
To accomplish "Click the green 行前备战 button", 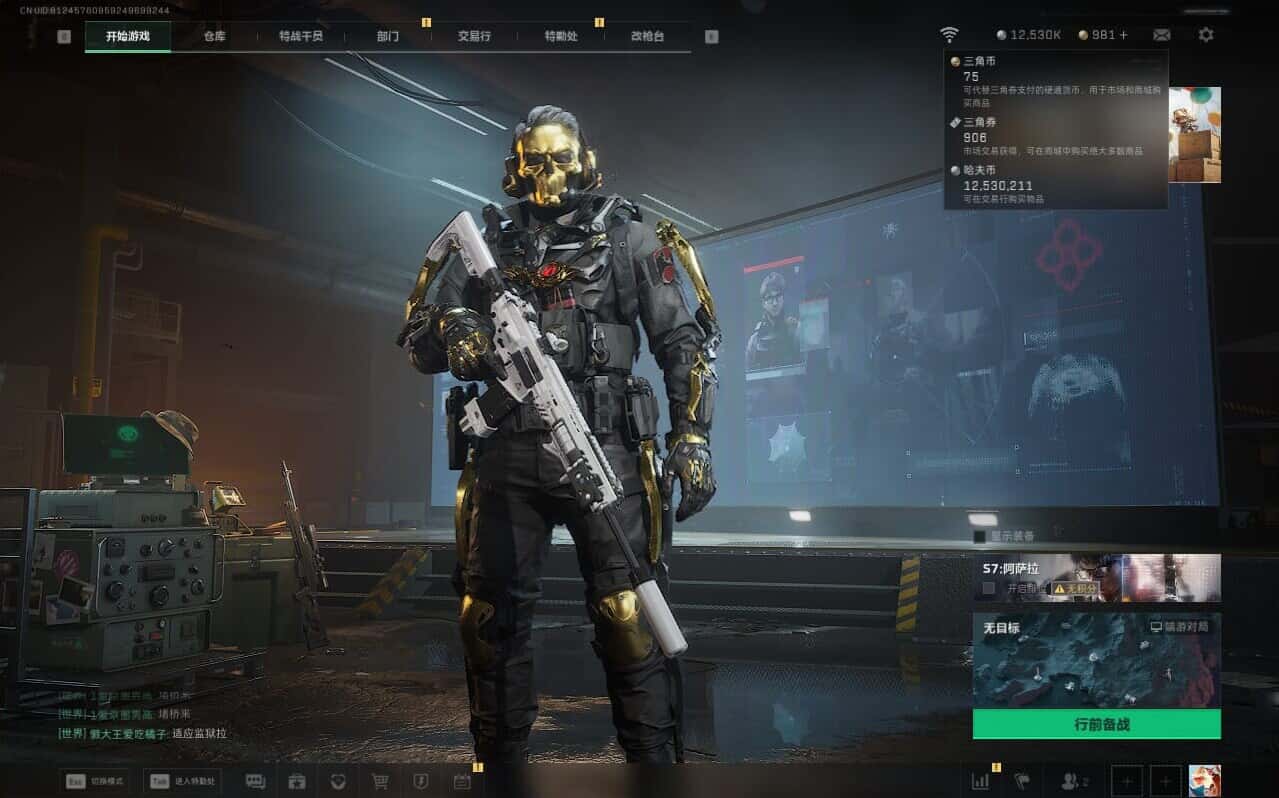I will [1096, 724].
